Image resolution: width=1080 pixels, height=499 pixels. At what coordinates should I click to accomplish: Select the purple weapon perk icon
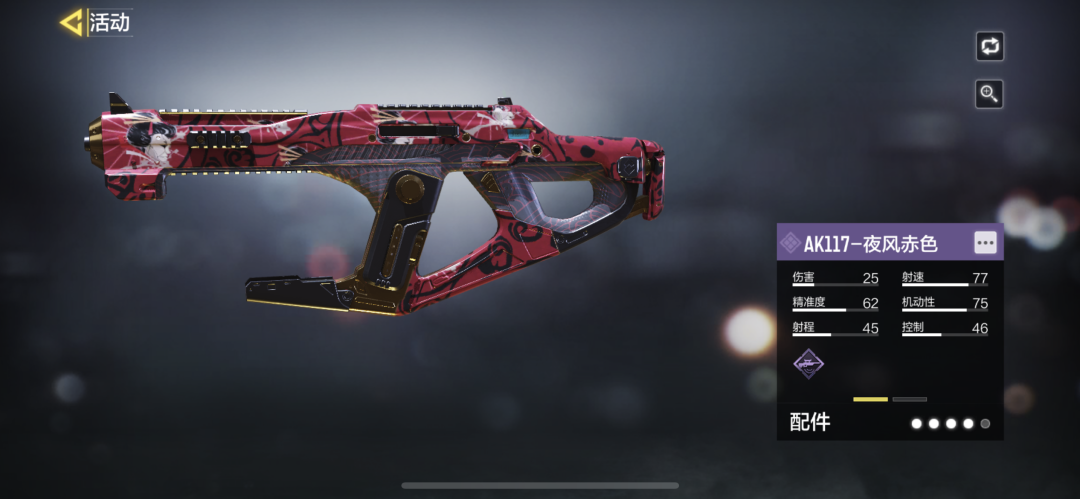(x=808, y=364)
